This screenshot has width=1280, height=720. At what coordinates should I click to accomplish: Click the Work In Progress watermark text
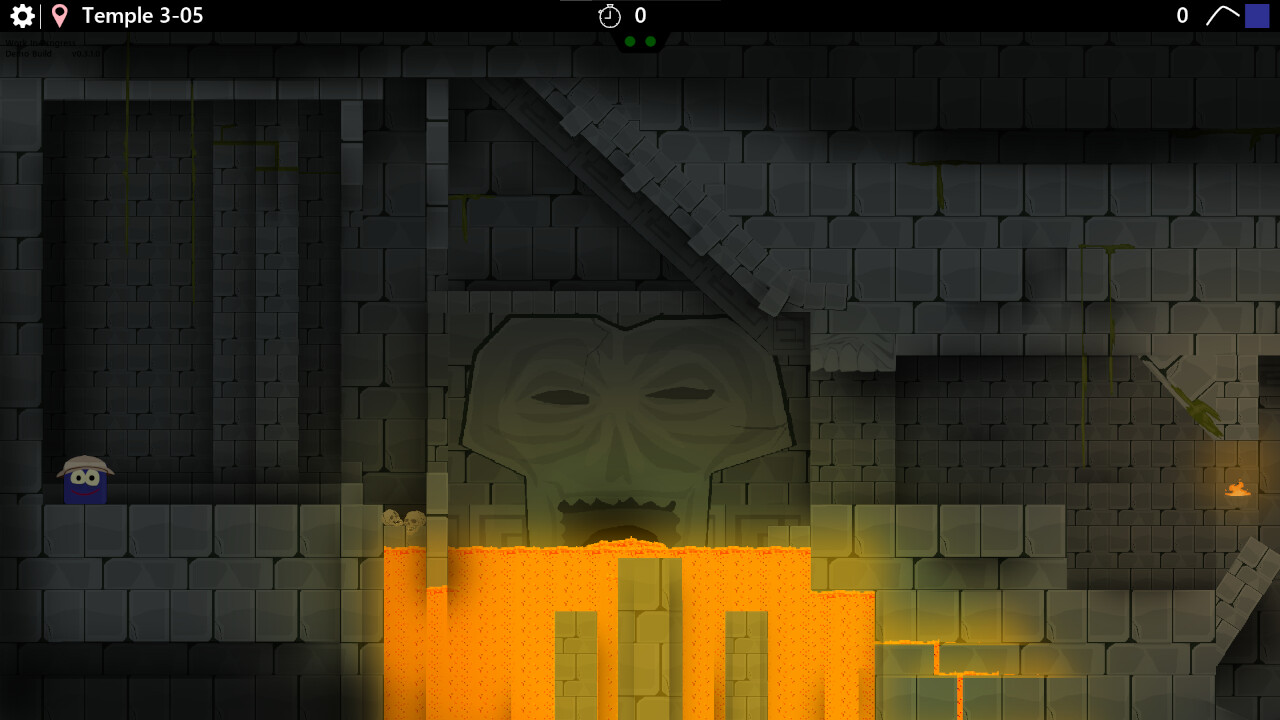click(x=40, y=43)
